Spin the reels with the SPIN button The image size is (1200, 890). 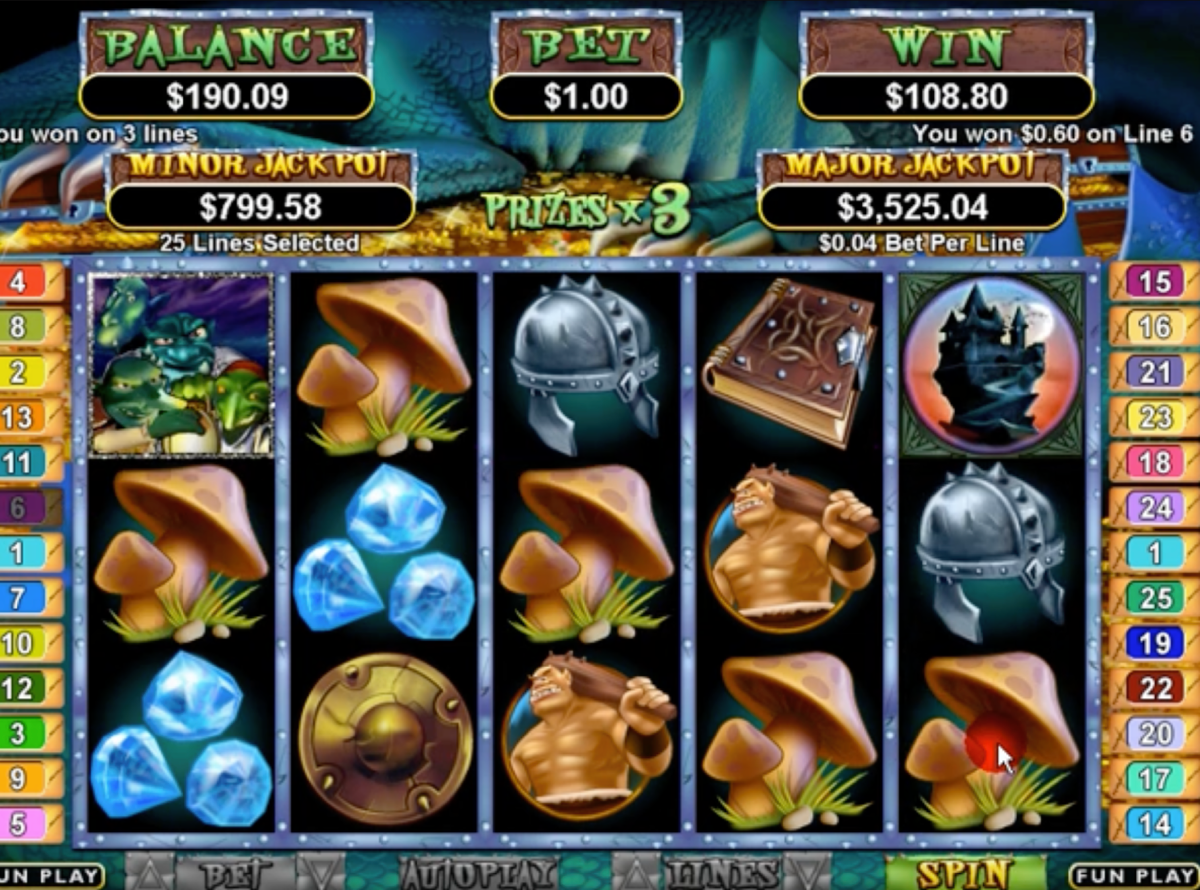click(963, 873)
